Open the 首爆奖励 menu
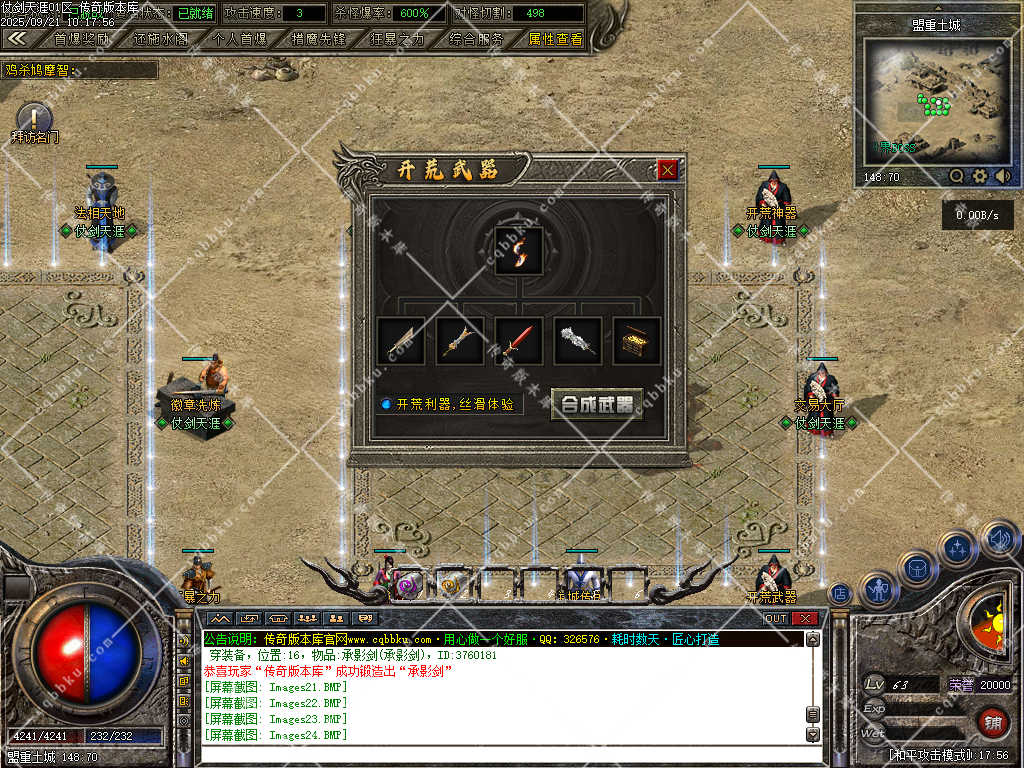Image resolution: width=1024 pixels, height=768 pixels. pos(82,39)
